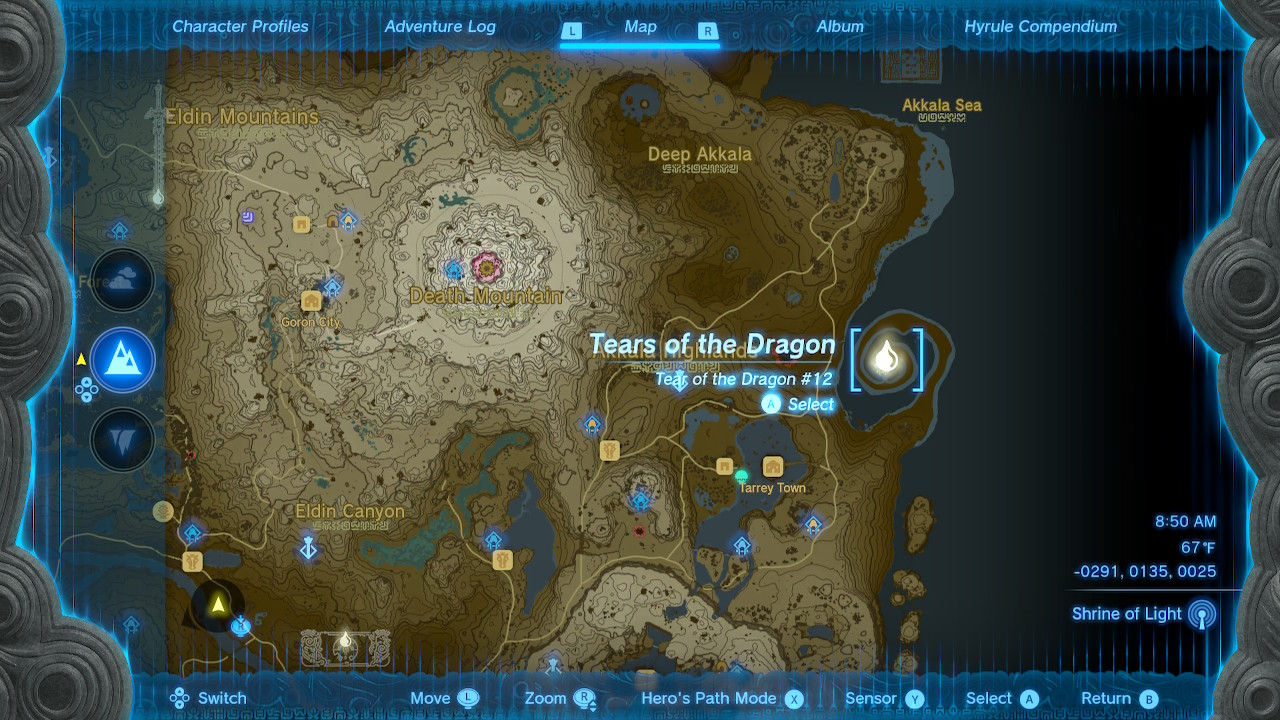Open the Adventure Log tab
This screenshot has width=1280, height=720.
tap(440, 26)
